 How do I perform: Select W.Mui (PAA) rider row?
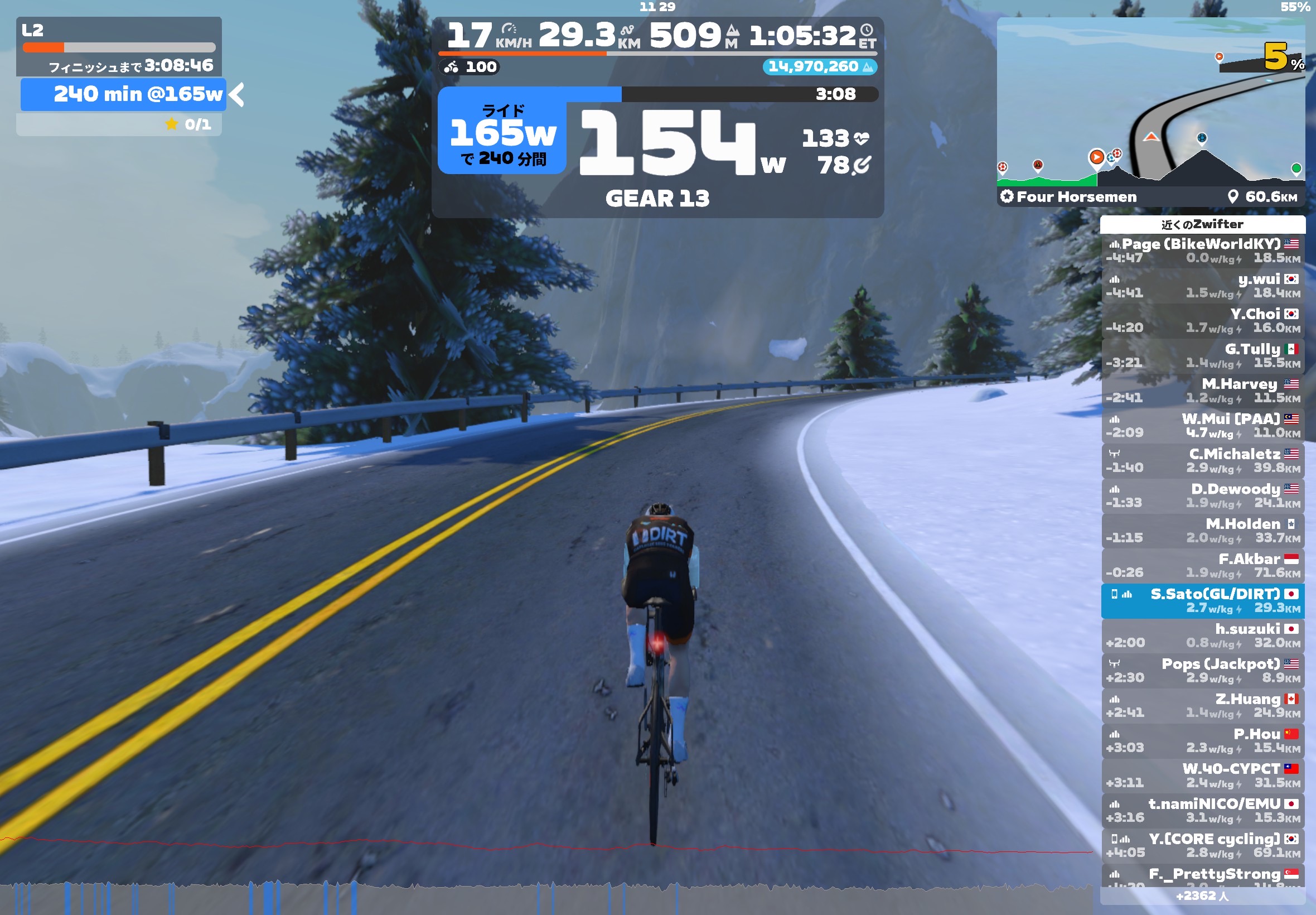[x=1202, y=425]
